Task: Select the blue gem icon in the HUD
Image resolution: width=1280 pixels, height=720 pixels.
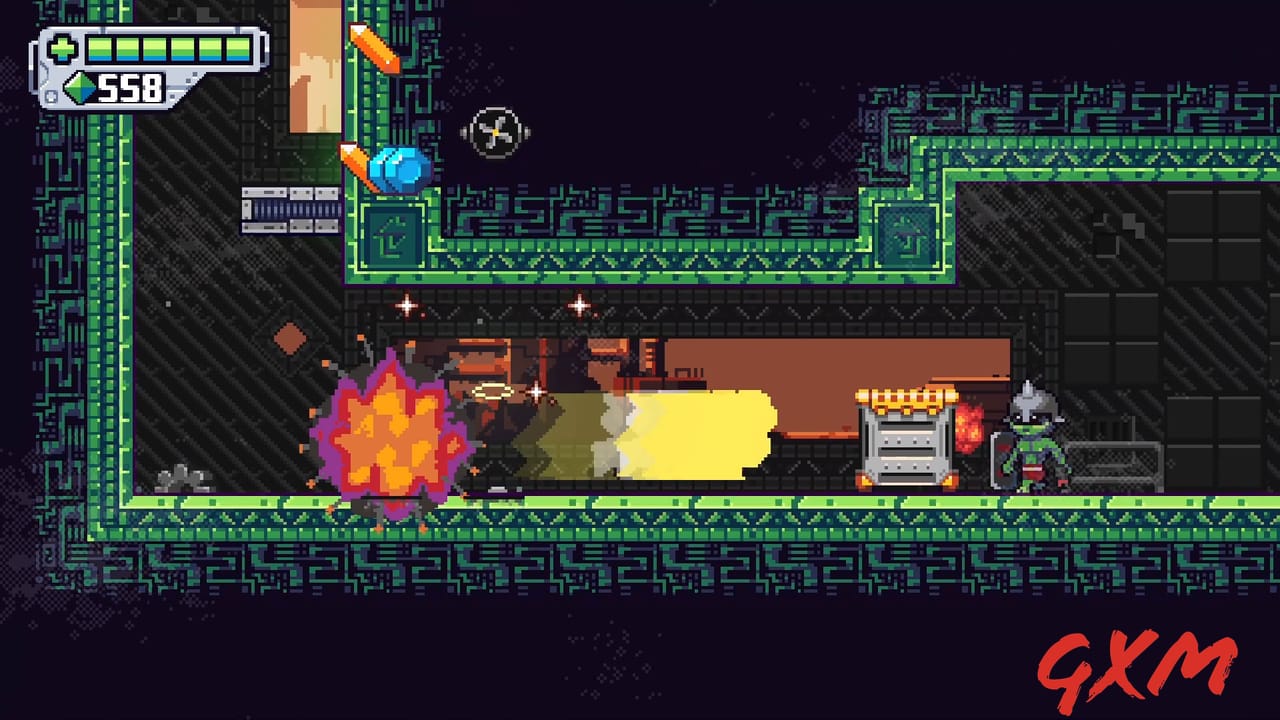Action: coord(78,89)
